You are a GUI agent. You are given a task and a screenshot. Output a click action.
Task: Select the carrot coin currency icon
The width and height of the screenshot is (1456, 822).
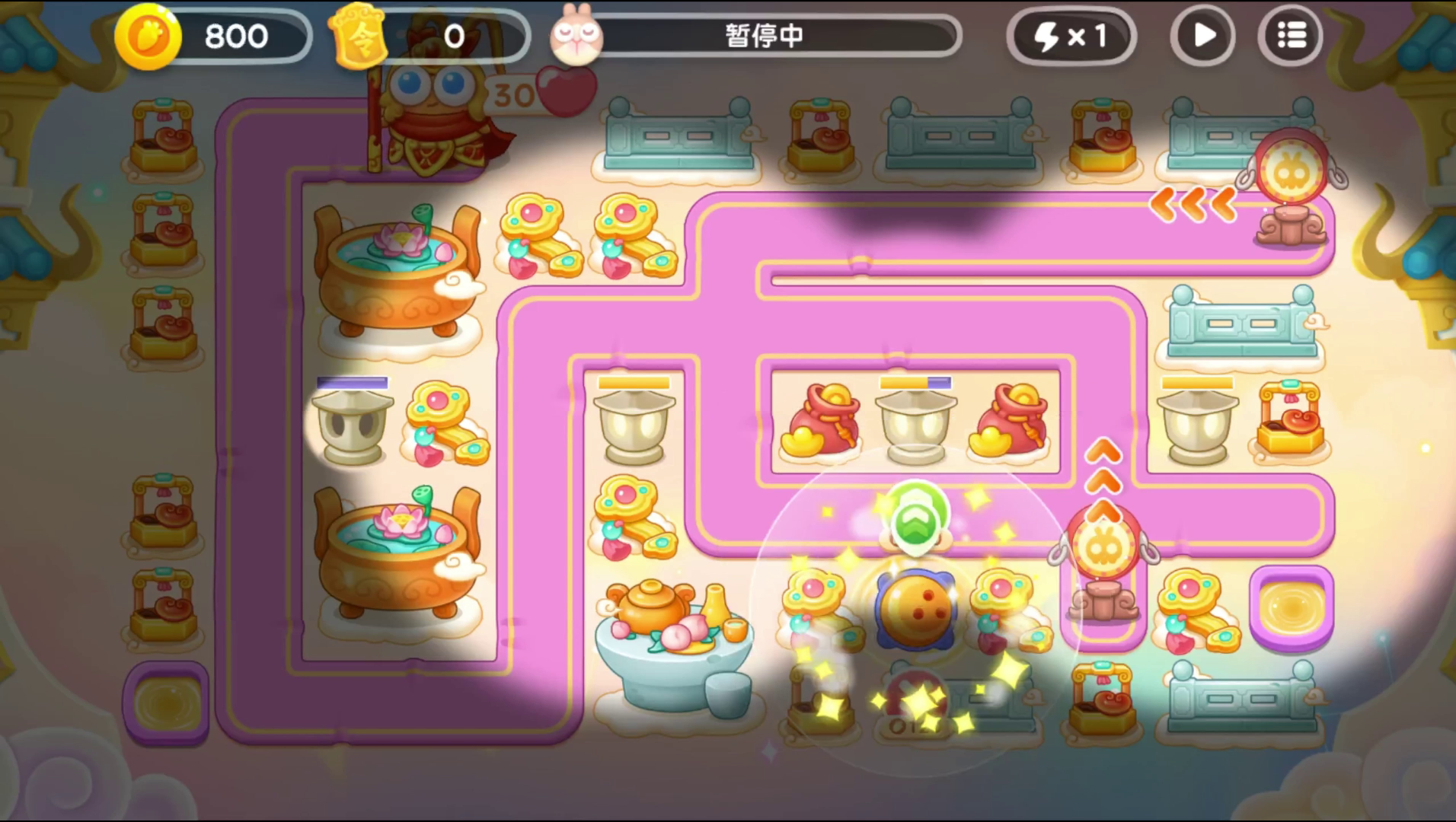click(x=147, y=36)
